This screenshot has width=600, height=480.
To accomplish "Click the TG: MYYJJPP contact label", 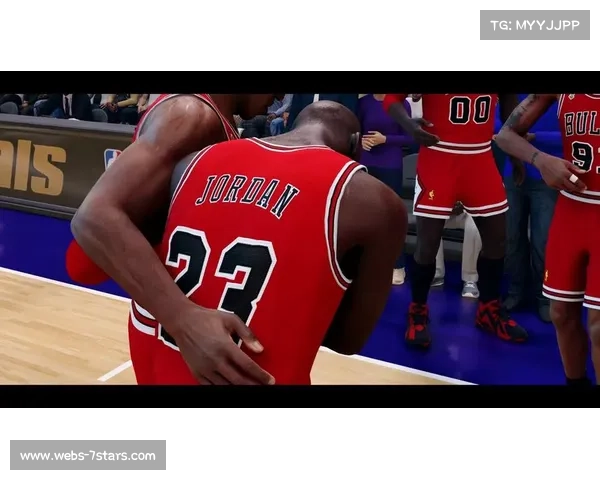I will 535,24.
